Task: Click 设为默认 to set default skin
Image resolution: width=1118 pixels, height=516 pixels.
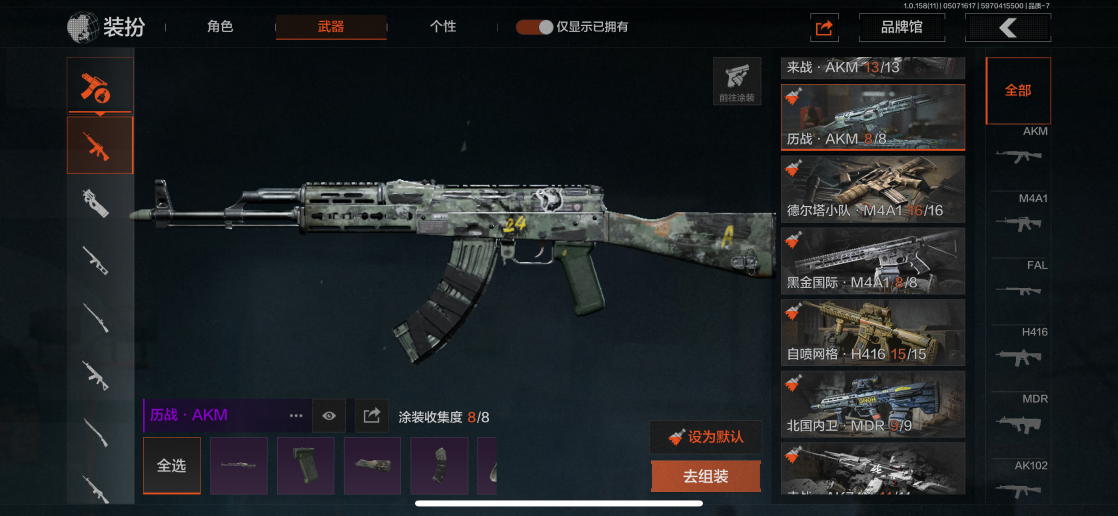Action: 705,437
